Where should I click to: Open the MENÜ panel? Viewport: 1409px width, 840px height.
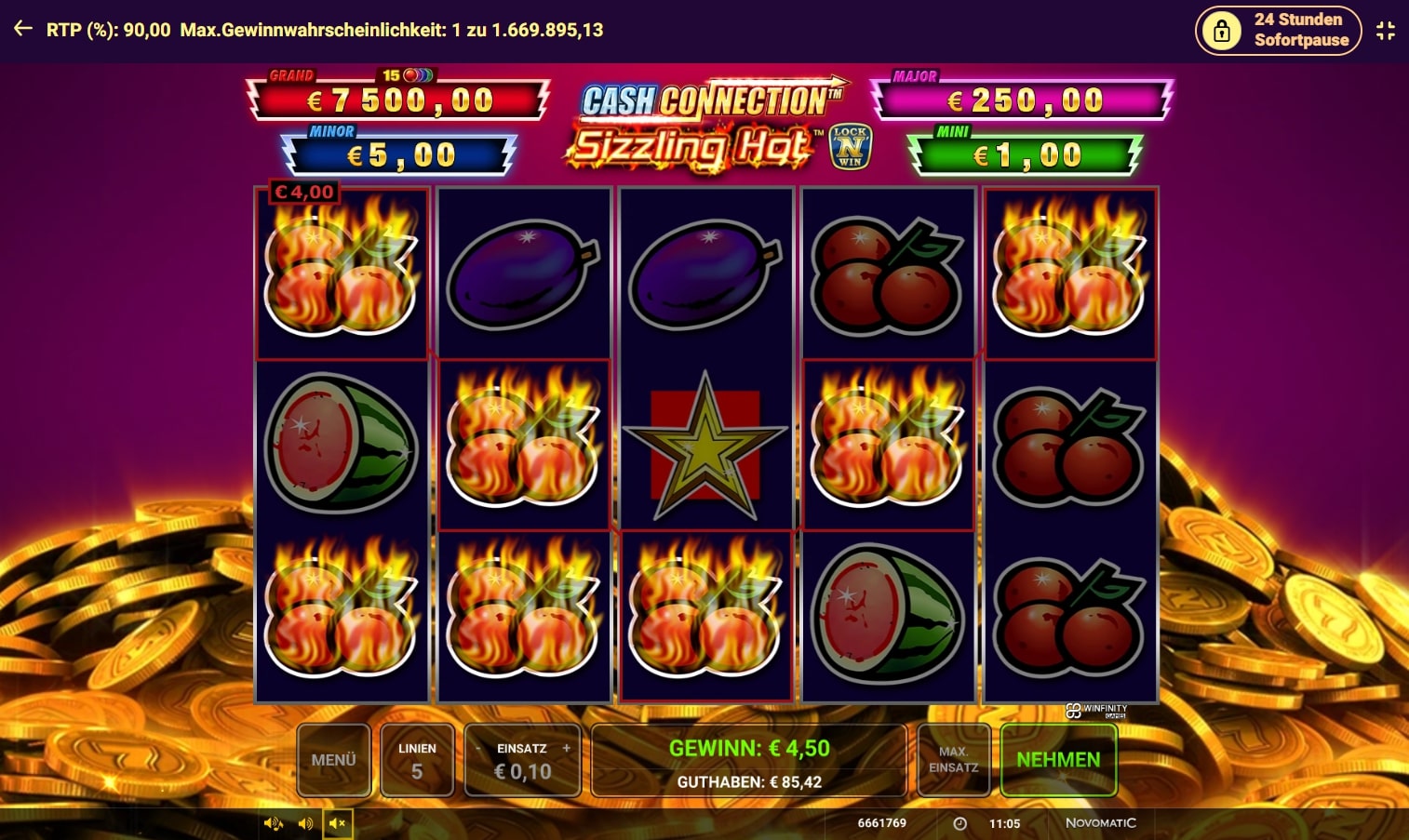[x=334, y=759]
